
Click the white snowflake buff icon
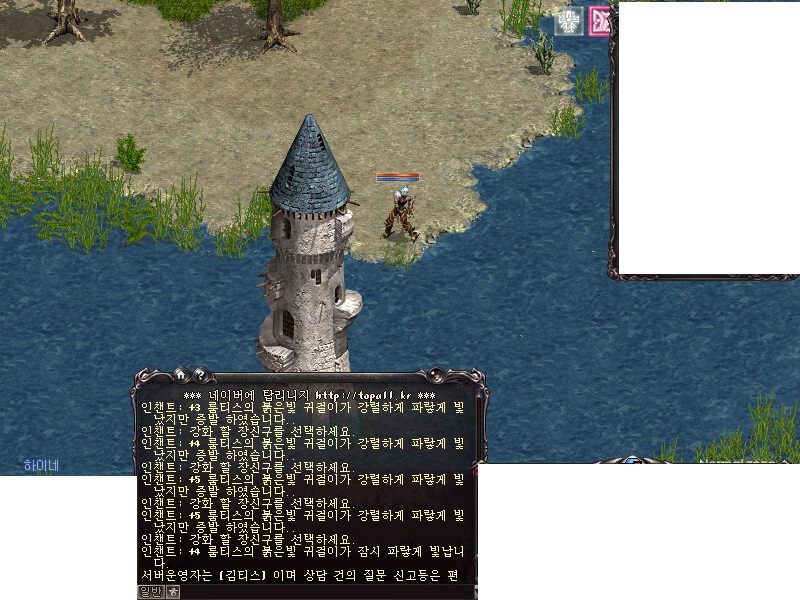click(x=569, y=21)
